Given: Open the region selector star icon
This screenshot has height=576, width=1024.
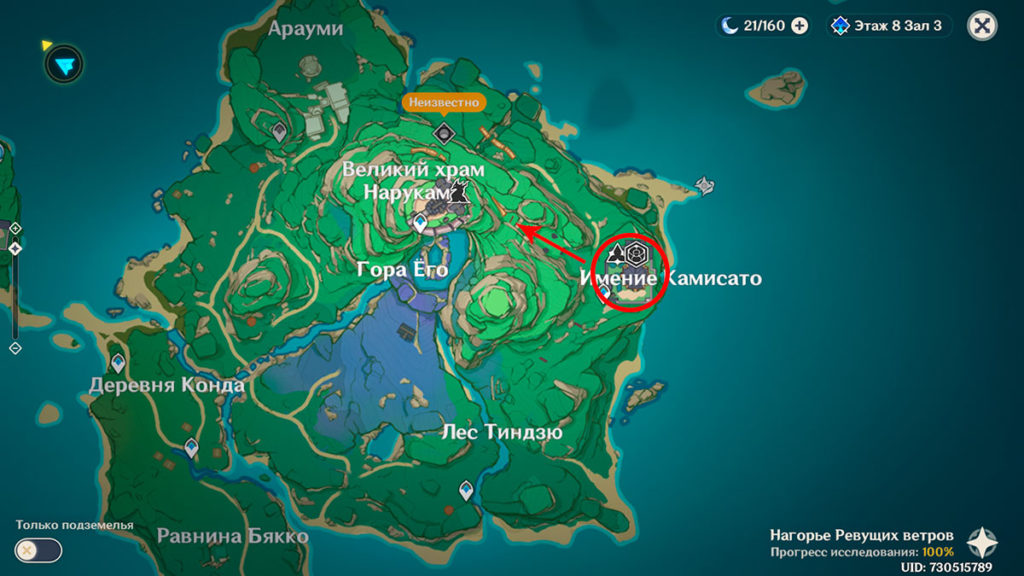Looking at the screenshot, I should (x=981, y=543).
